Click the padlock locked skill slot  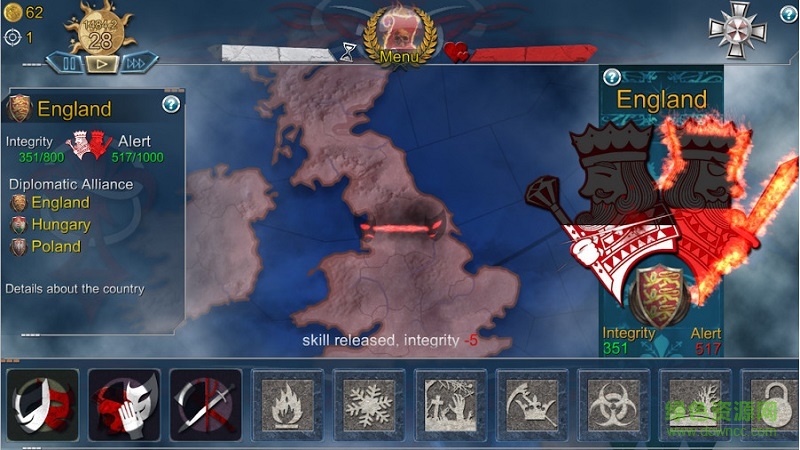pyautogui.click(x=770, y=405)
